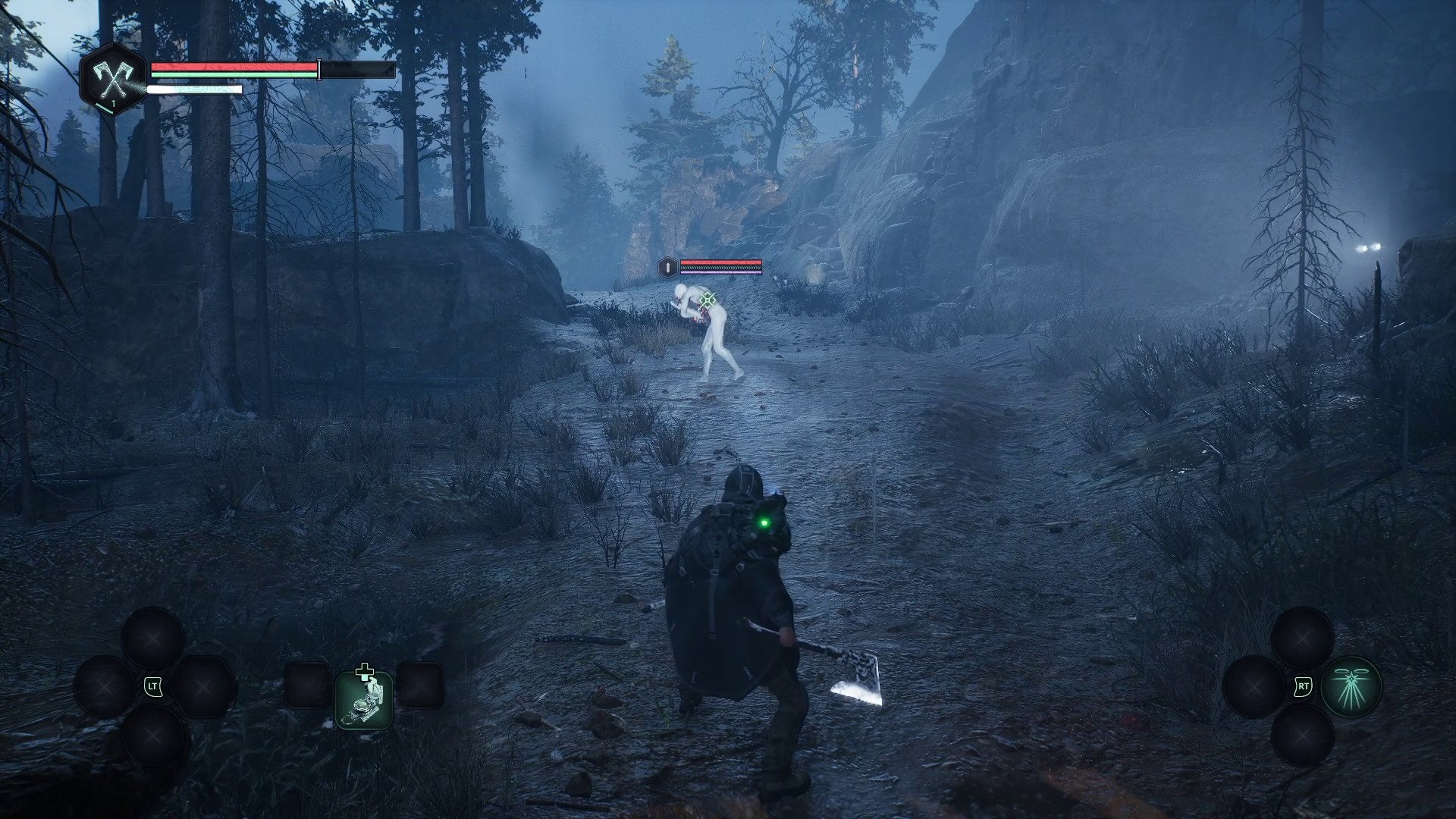Activate the glowing green insect ability
1456x819 pixels.
pyautogui.click(x=1351, y=687)
